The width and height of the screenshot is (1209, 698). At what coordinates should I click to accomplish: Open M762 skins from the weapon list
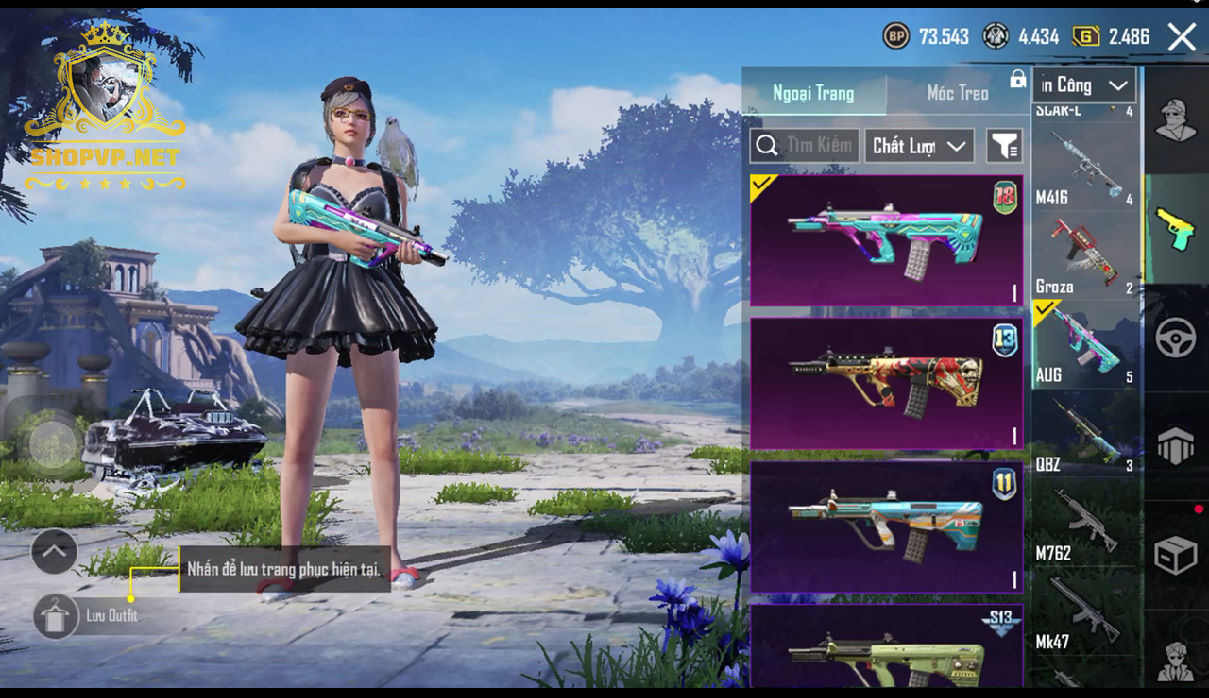1085,523
